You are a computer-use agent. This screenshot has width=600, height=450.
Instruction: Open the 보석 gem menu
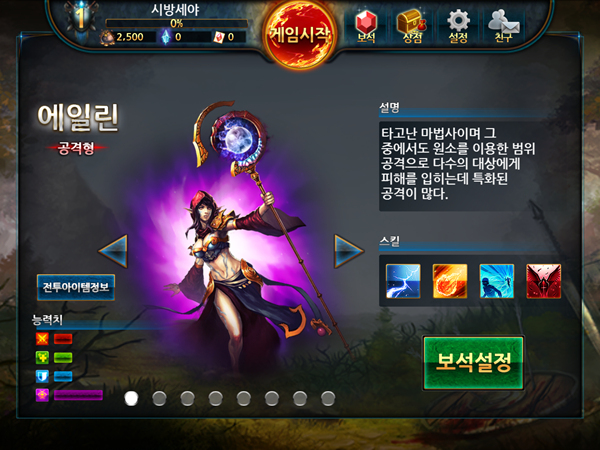pyautogui.click(x=367, y=25)
